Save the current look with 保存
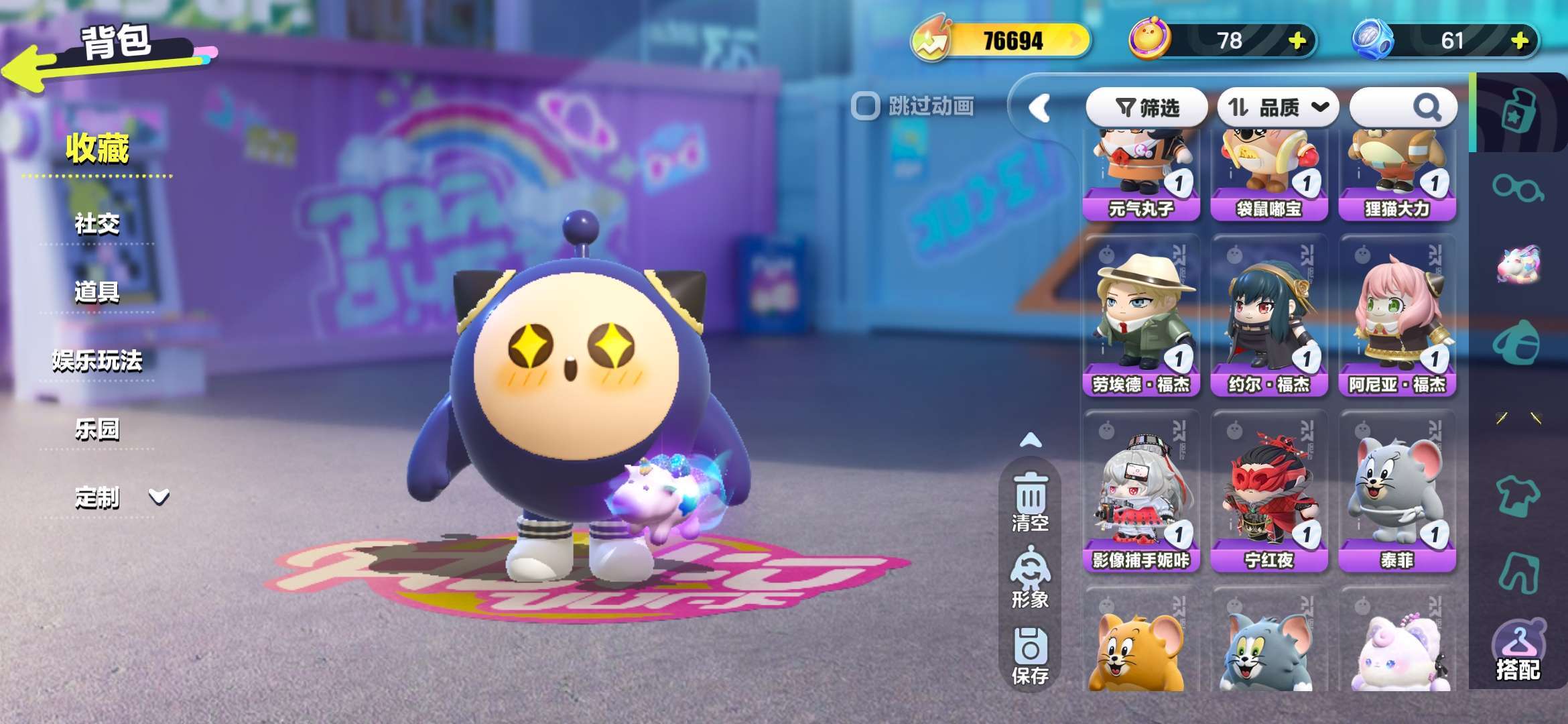The image size is (1568, 724). pos(1030,656)
